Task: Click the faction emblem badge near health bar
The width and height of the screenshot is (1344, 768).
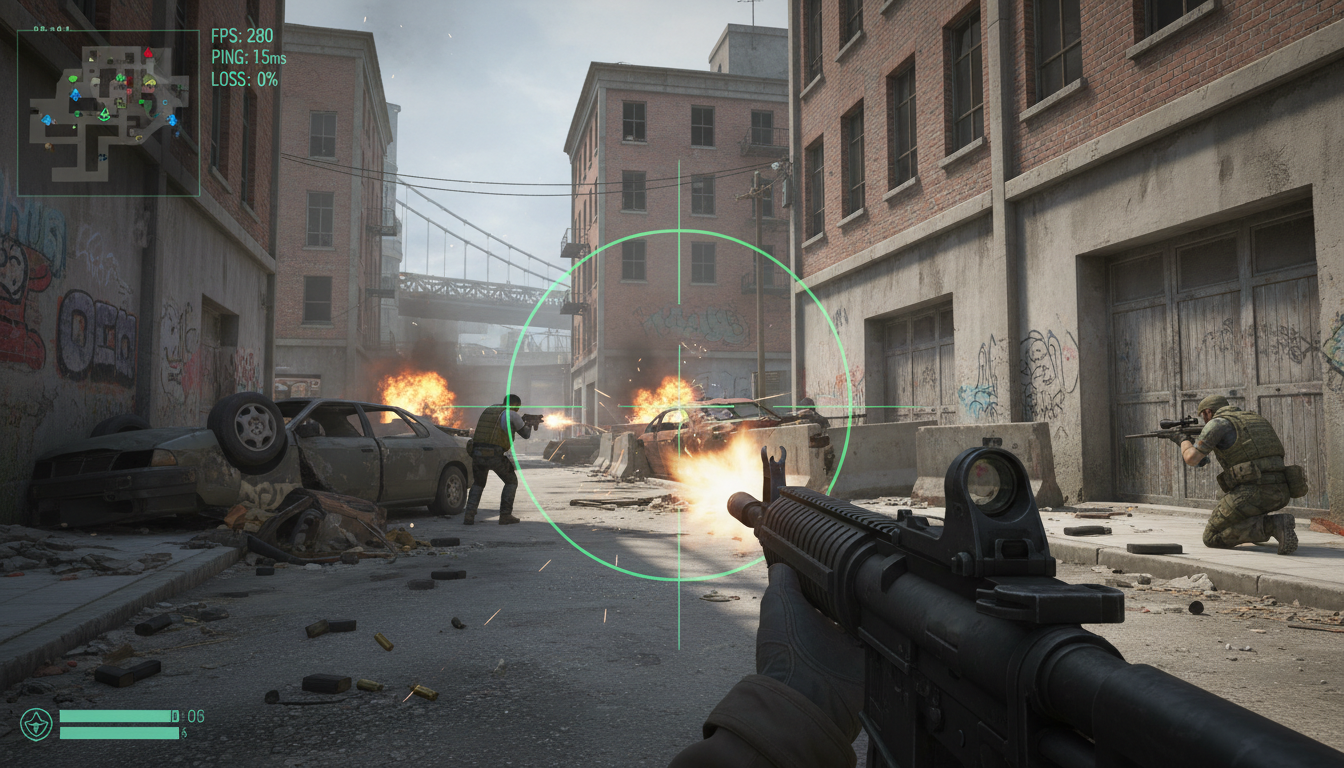Action: pos(35,725)
